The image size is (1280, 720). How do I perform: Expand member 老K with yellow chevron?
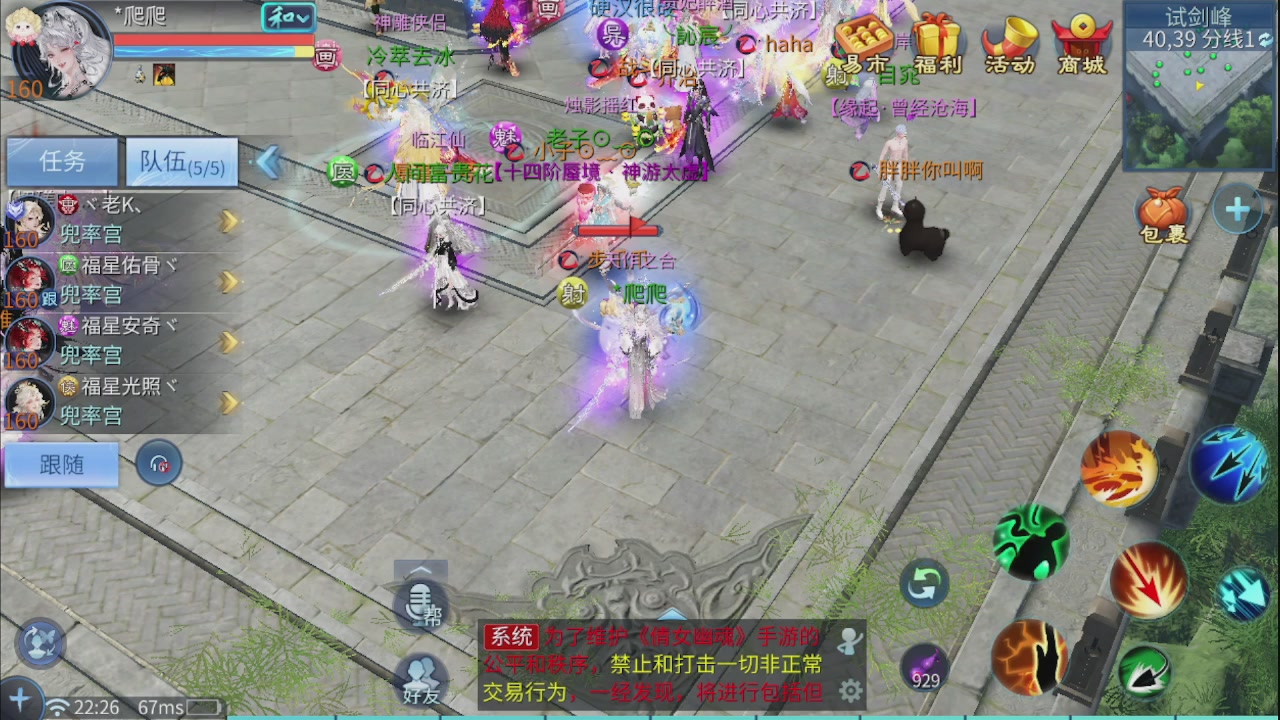coord(227,222)
